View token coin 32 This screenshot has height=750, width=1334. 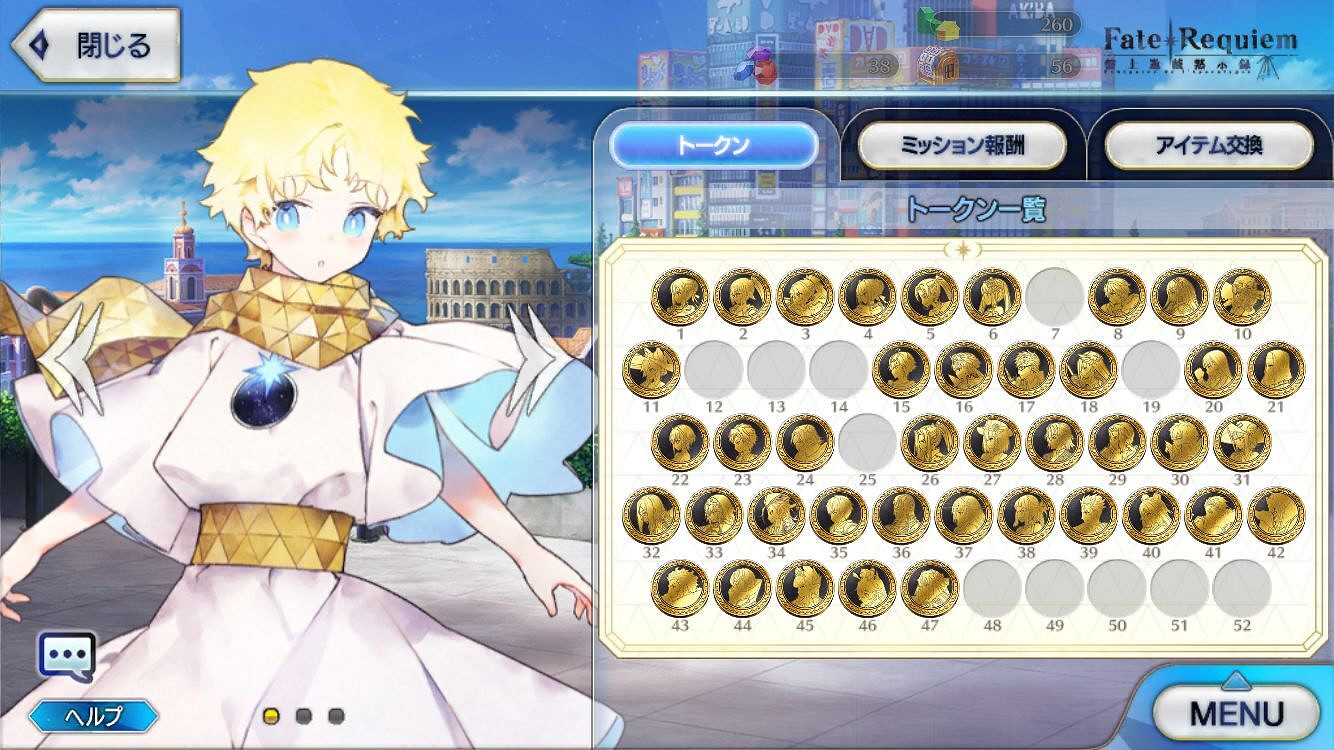[x=651, y=513]
